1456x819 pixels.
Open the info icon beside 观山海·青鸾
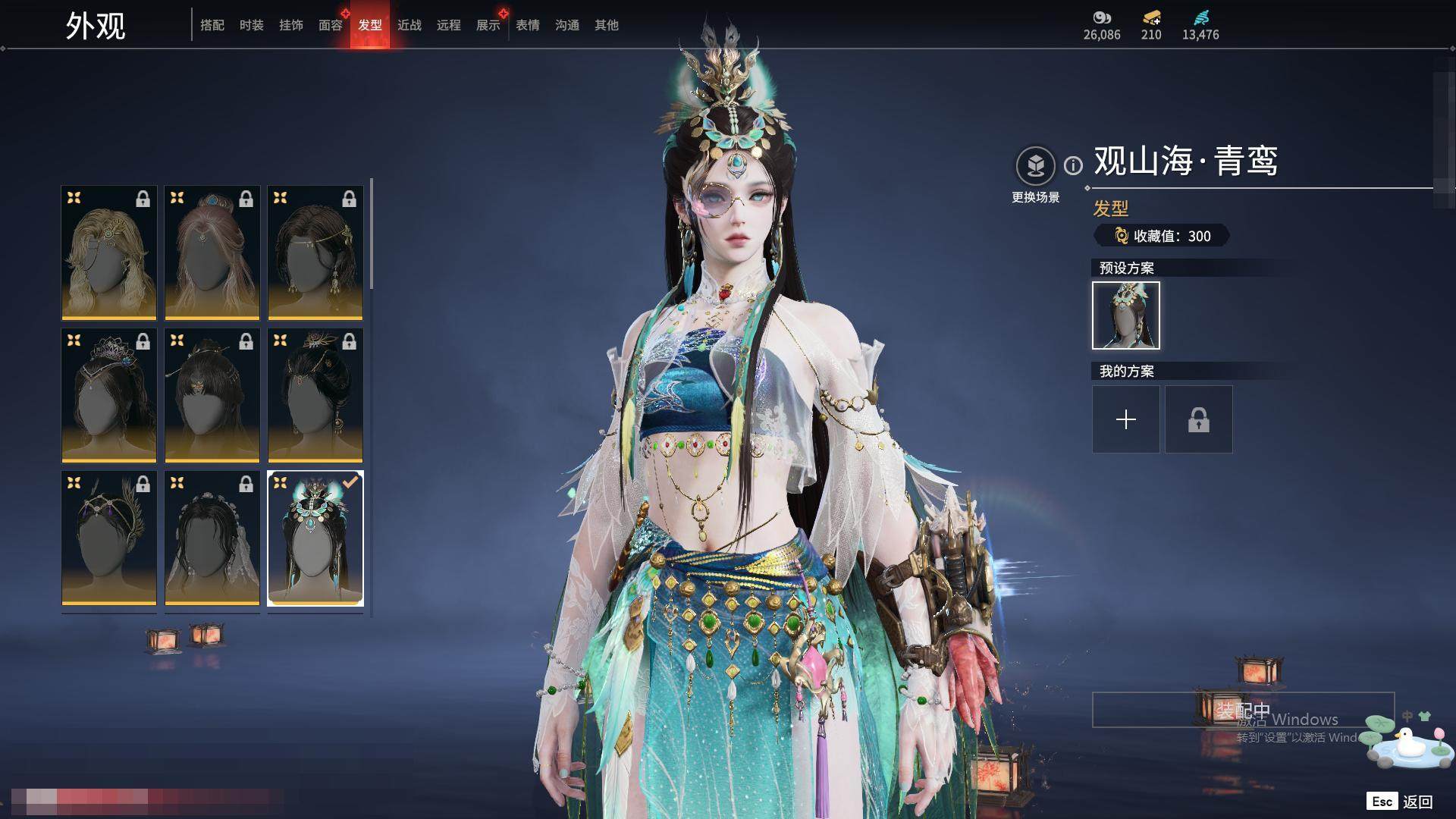pos(1073,165)
